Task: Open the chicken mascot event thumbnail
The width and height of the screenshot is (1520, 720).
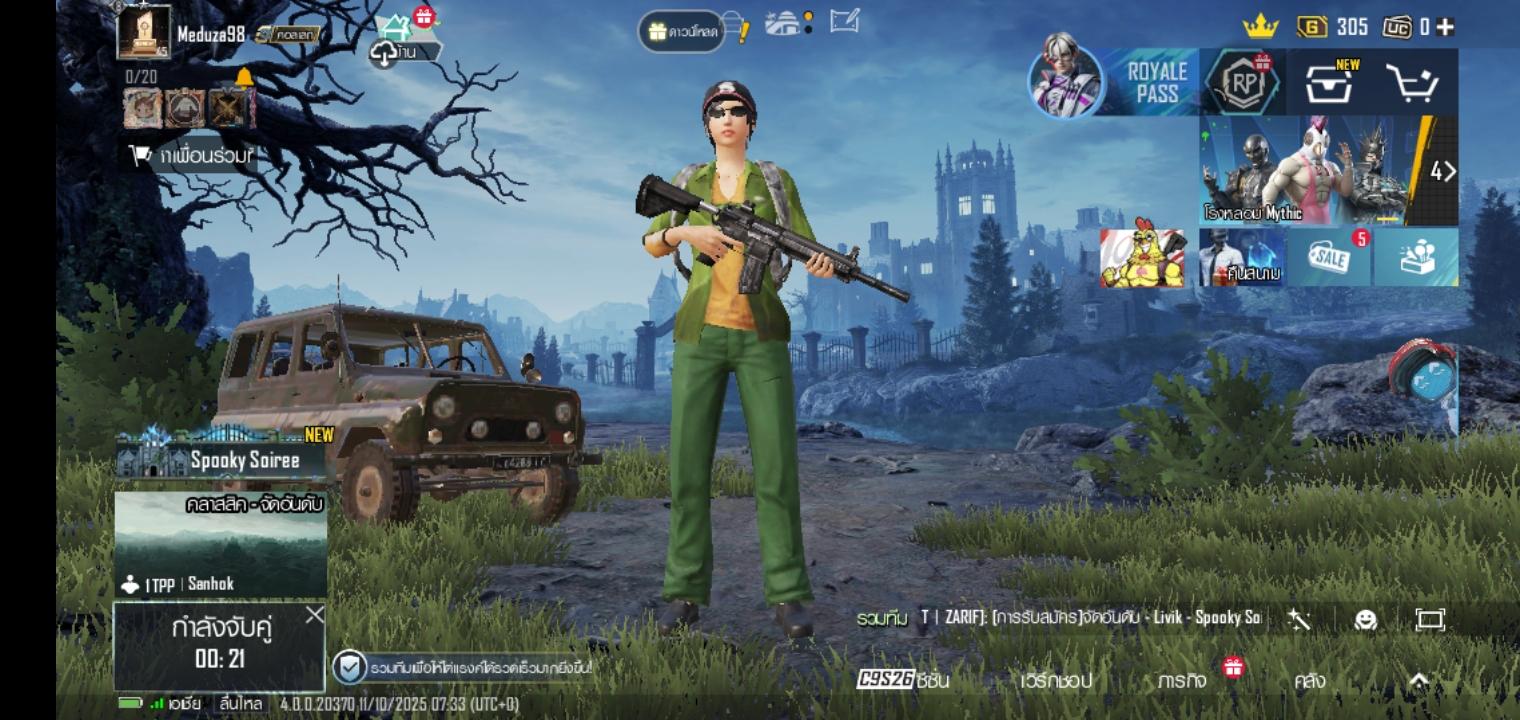Action: (1142, 258)
